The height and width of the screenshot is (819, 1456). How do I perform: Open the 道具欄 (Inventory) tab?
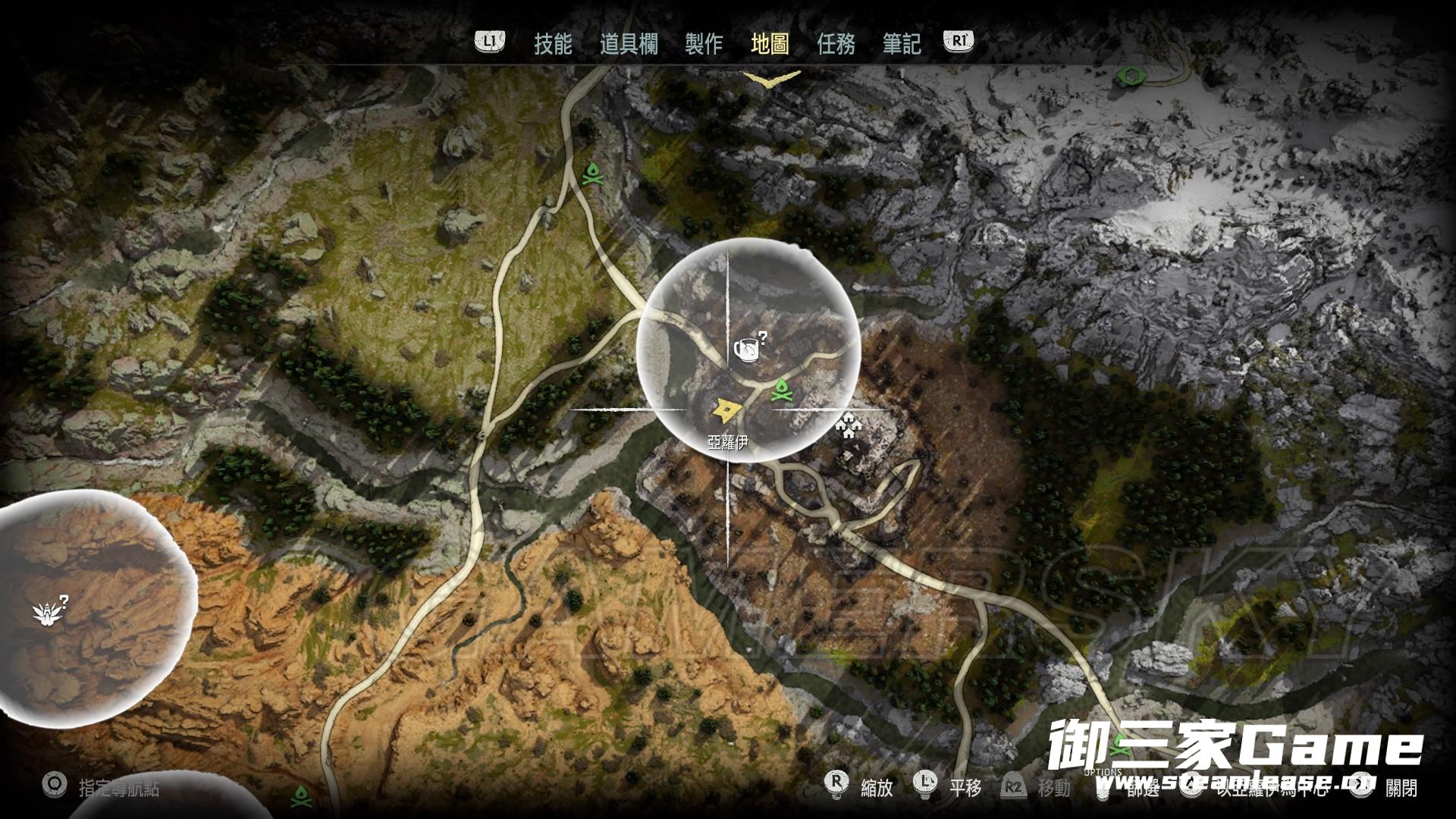point(628,44)
